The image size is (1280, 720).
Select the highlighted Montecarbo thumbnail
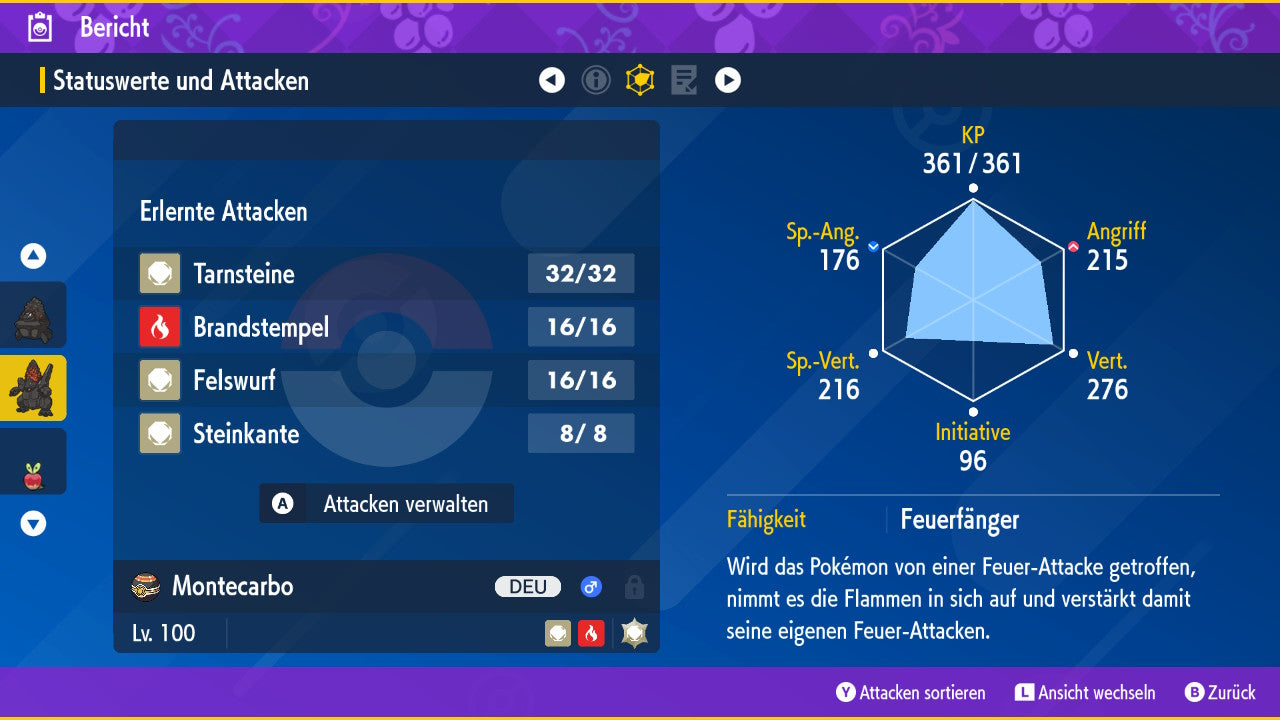click(33, 388)
